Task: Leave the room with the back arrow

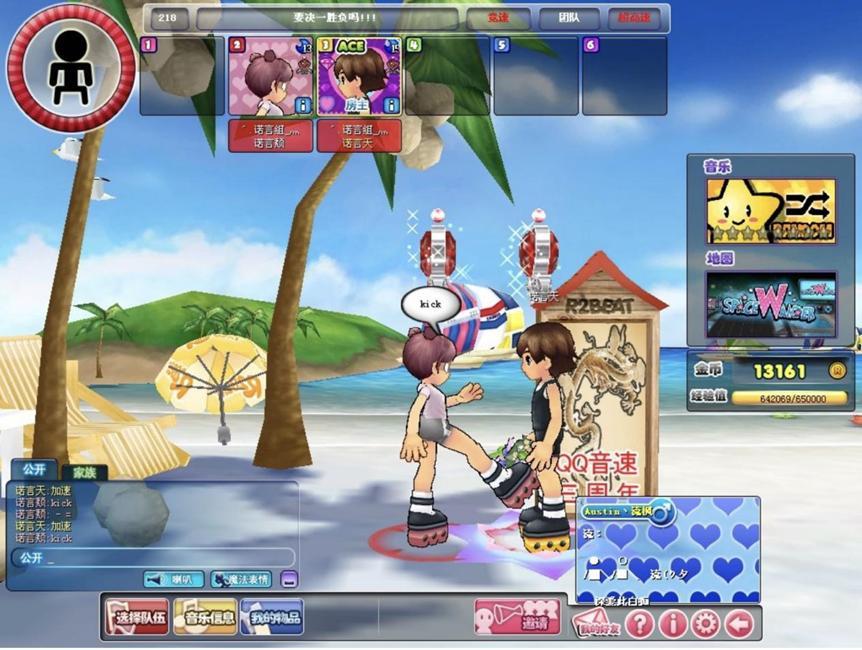Action: pos(739,624)
